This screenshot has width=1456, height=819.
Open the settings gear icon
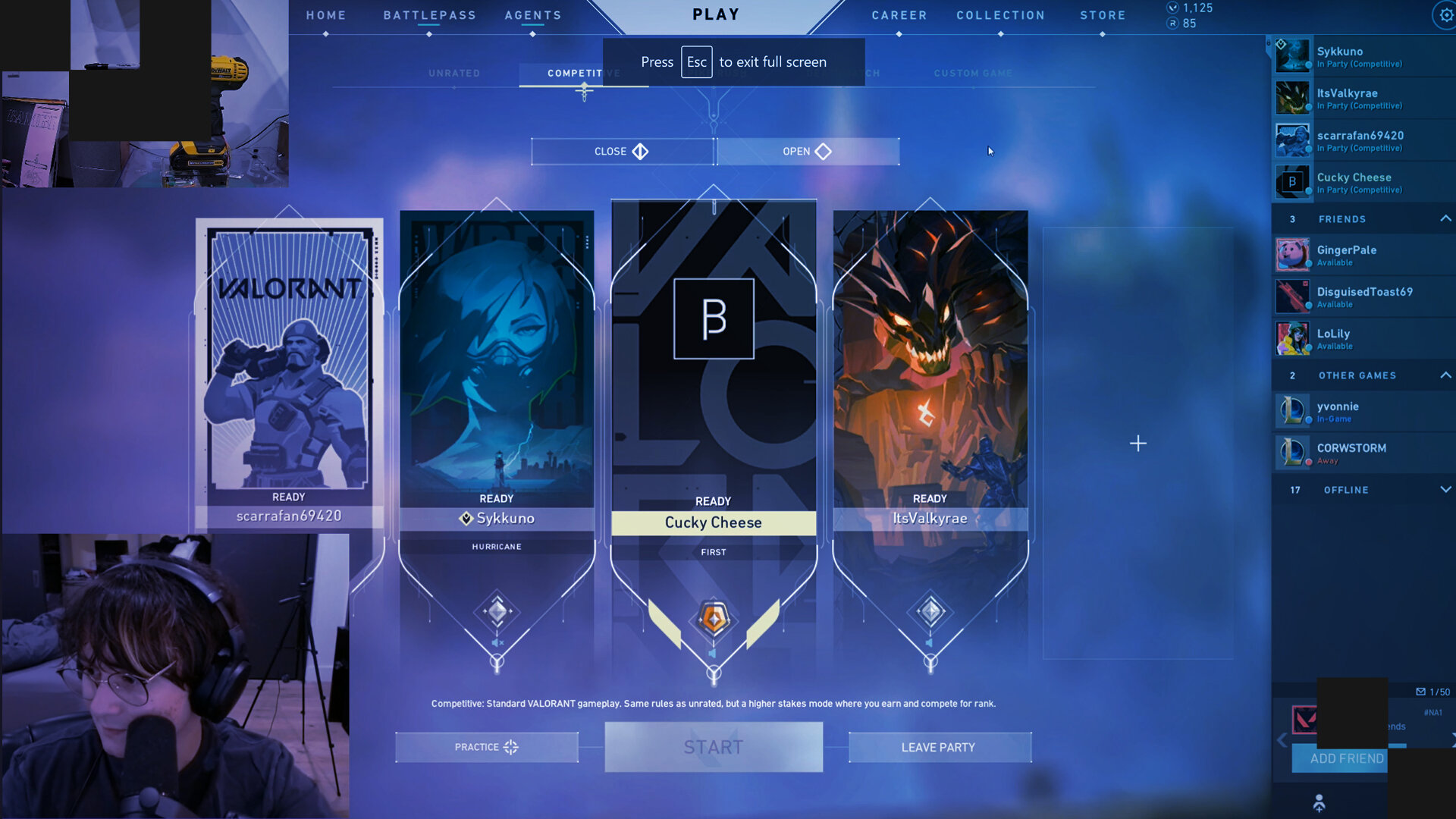[1445, 15]
